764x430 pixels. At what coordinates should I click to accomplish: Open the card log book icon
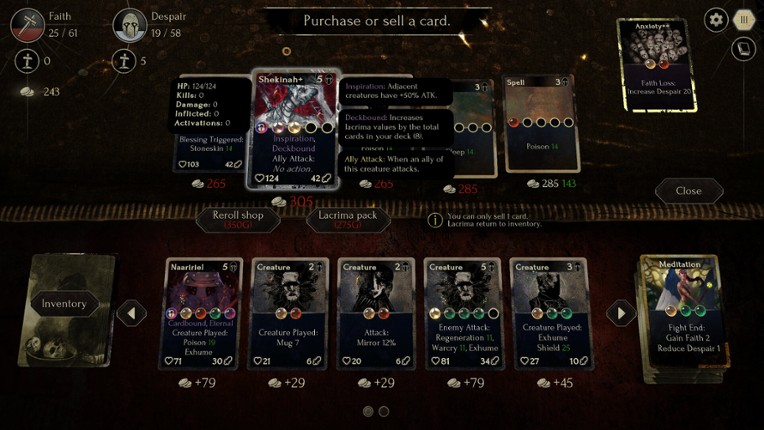coord(742,48)
